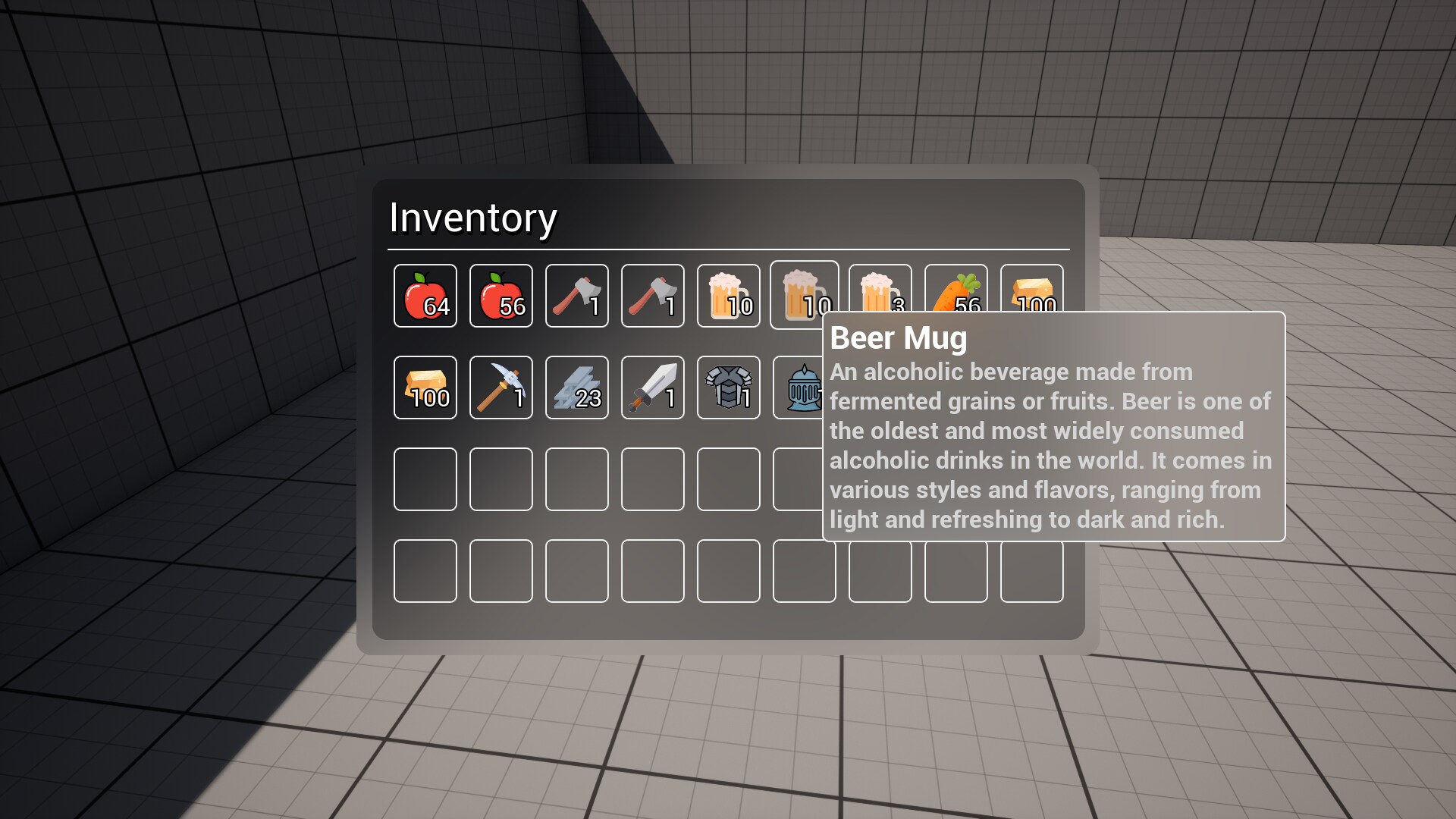Click the gold bar stack in second row

[x=425, y=388]
